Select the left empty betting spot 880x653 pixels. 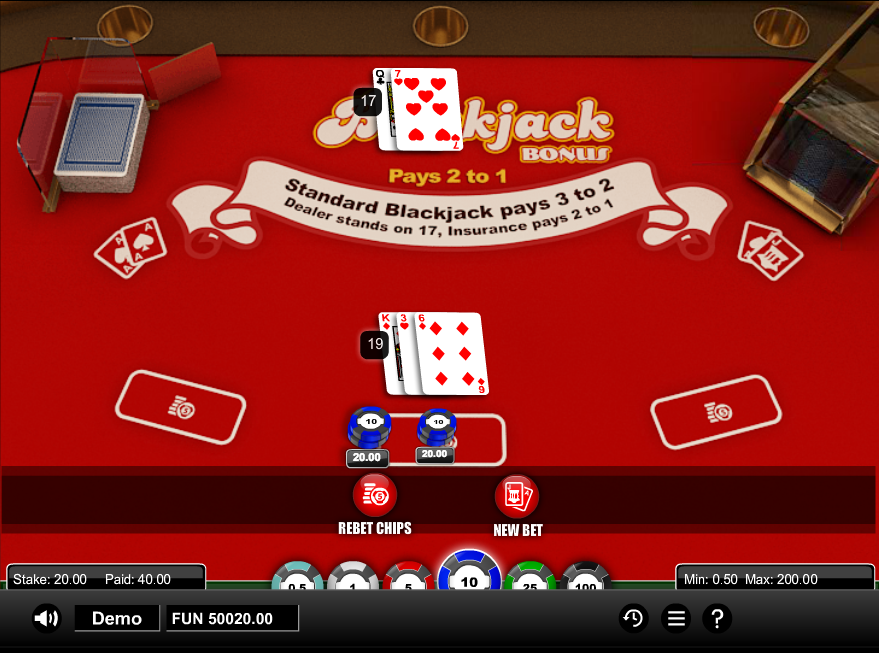pos(181,408)
